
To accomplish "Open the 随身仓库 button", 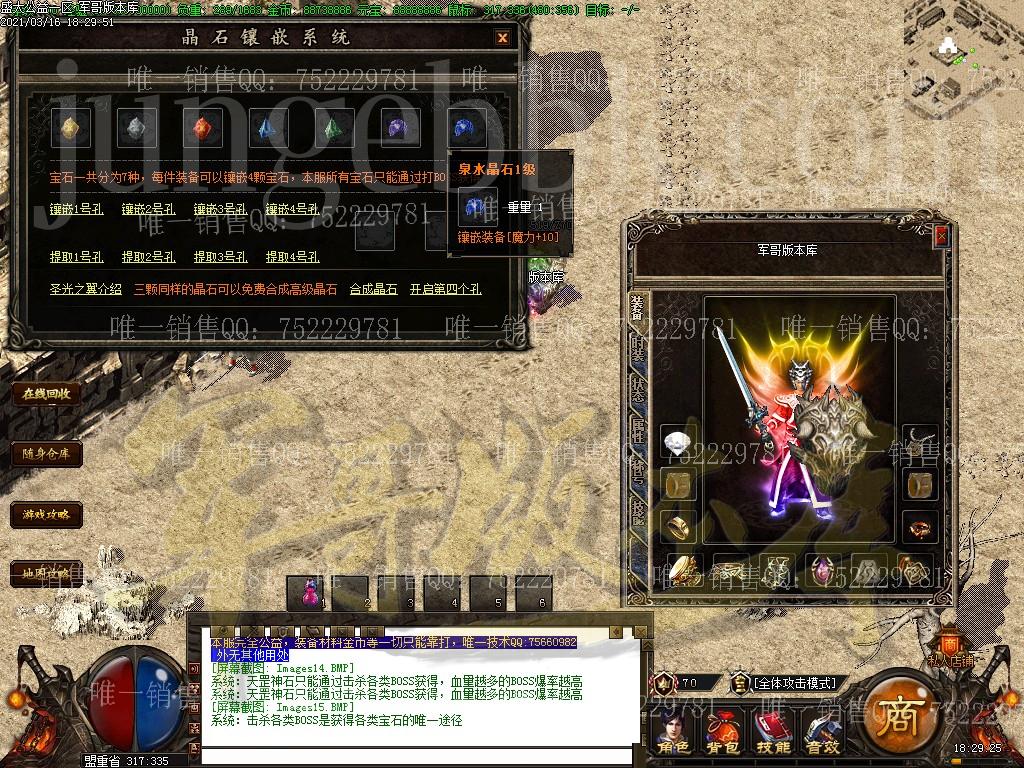I will [46, 453].
